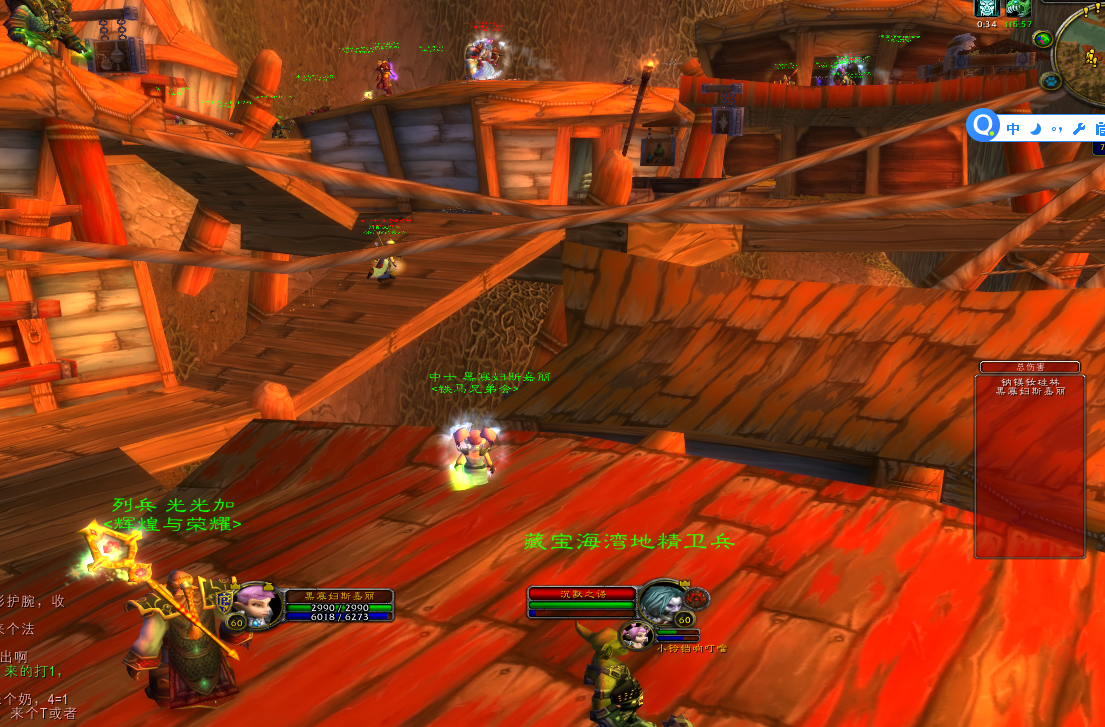The height and width of the screenshot is (727, 1105).
Task: Select 黑寡妇斯嘉丽 row in damage meter
Action: (x=1030, y=391)
